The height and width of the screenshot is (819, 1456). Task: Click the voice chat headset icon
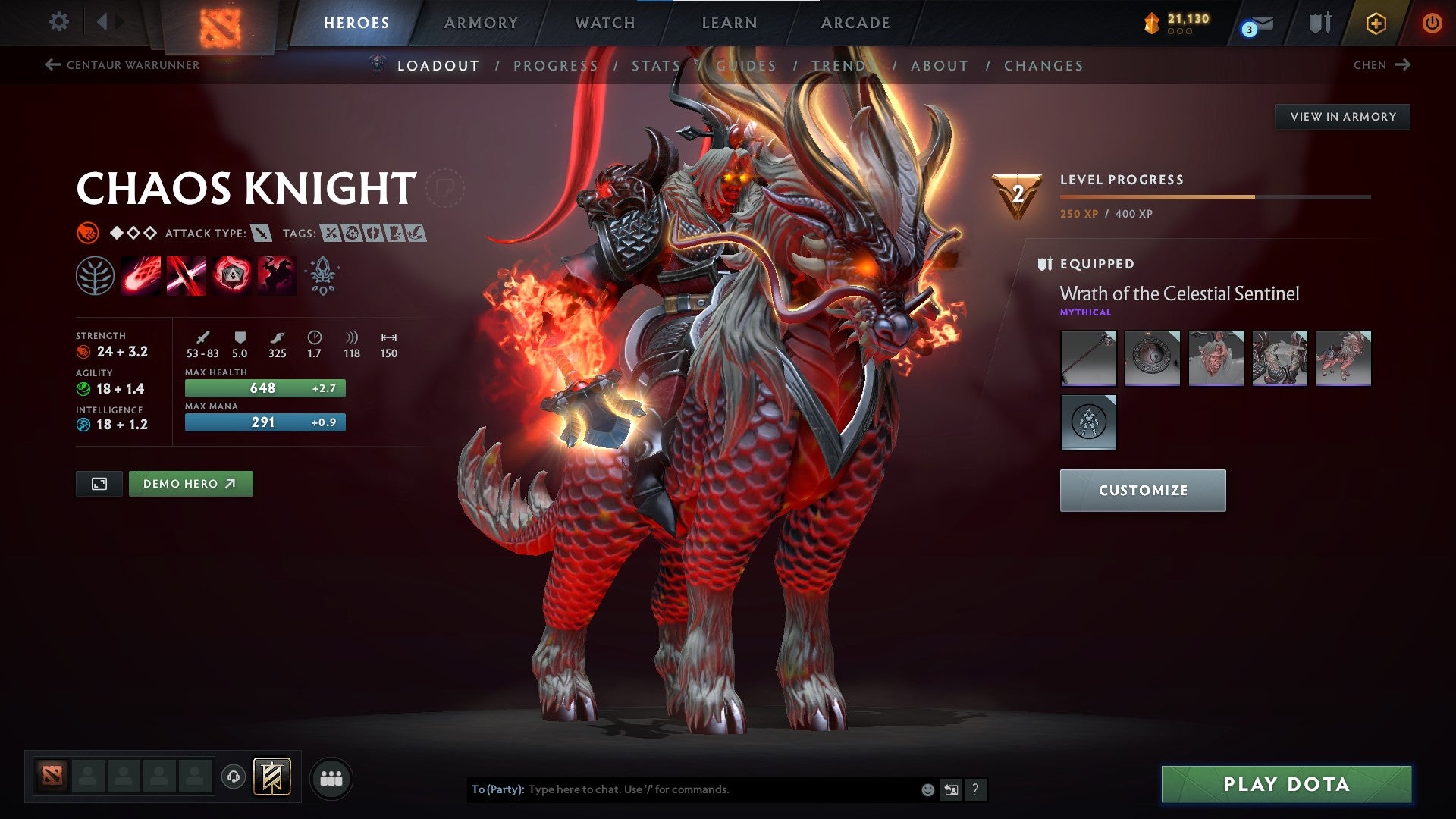coord(234,777)
